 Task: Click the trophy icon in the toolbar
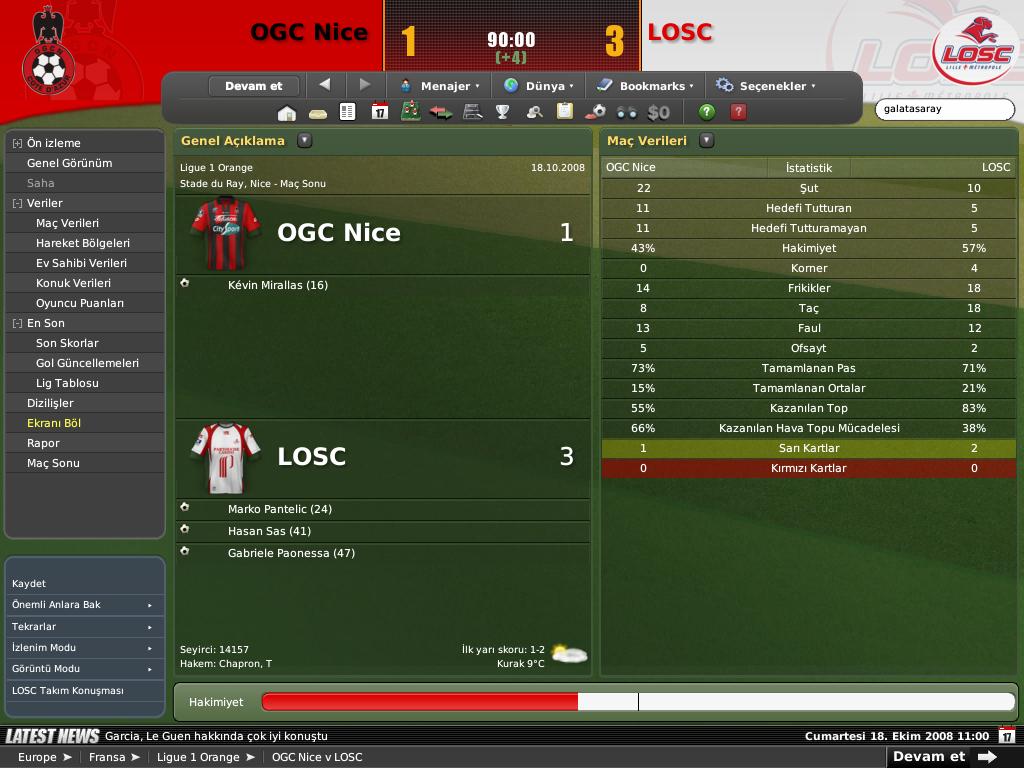click(503, 112)
